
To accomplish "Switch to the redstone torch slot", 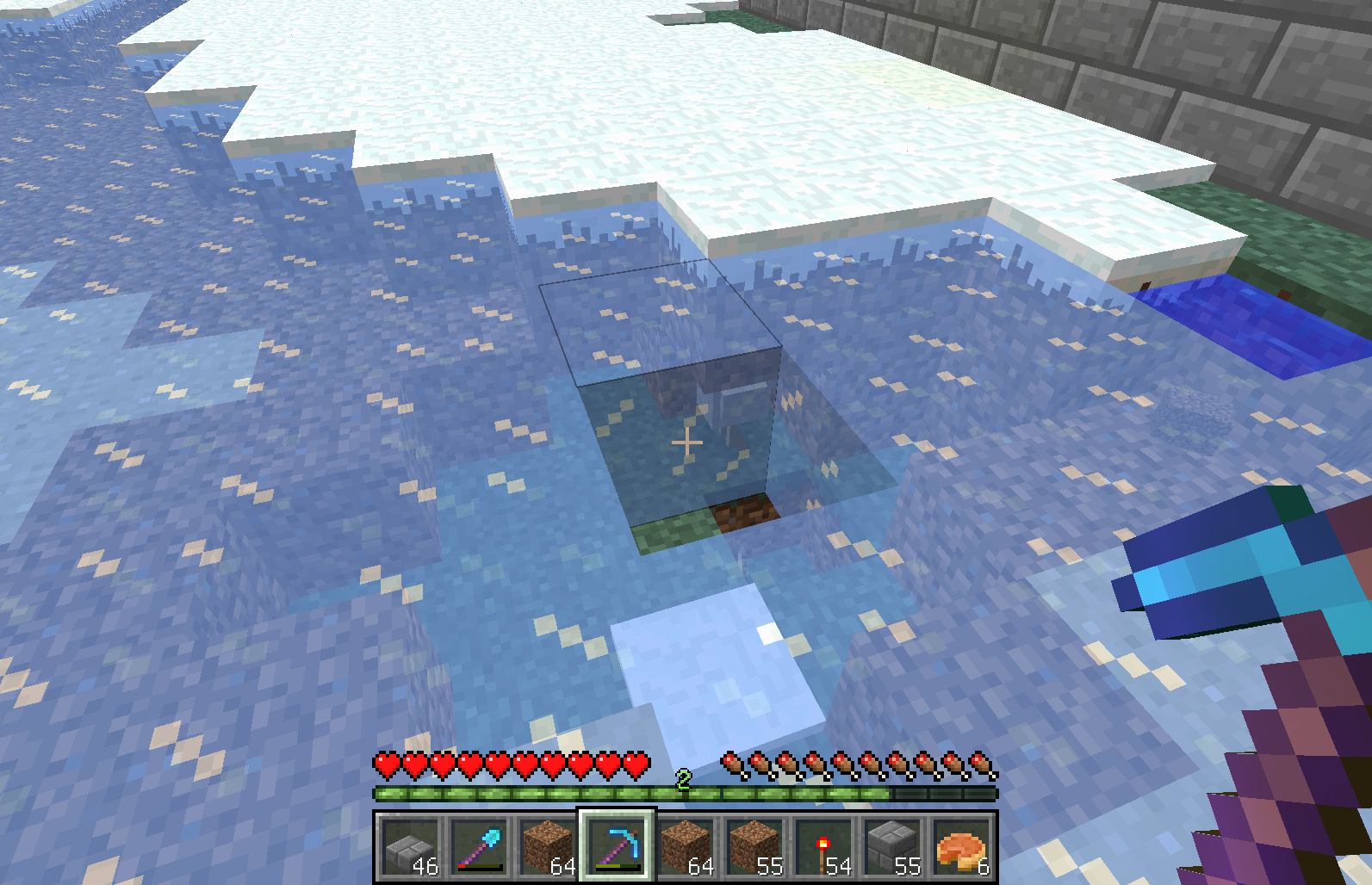I will coord(823,846).
